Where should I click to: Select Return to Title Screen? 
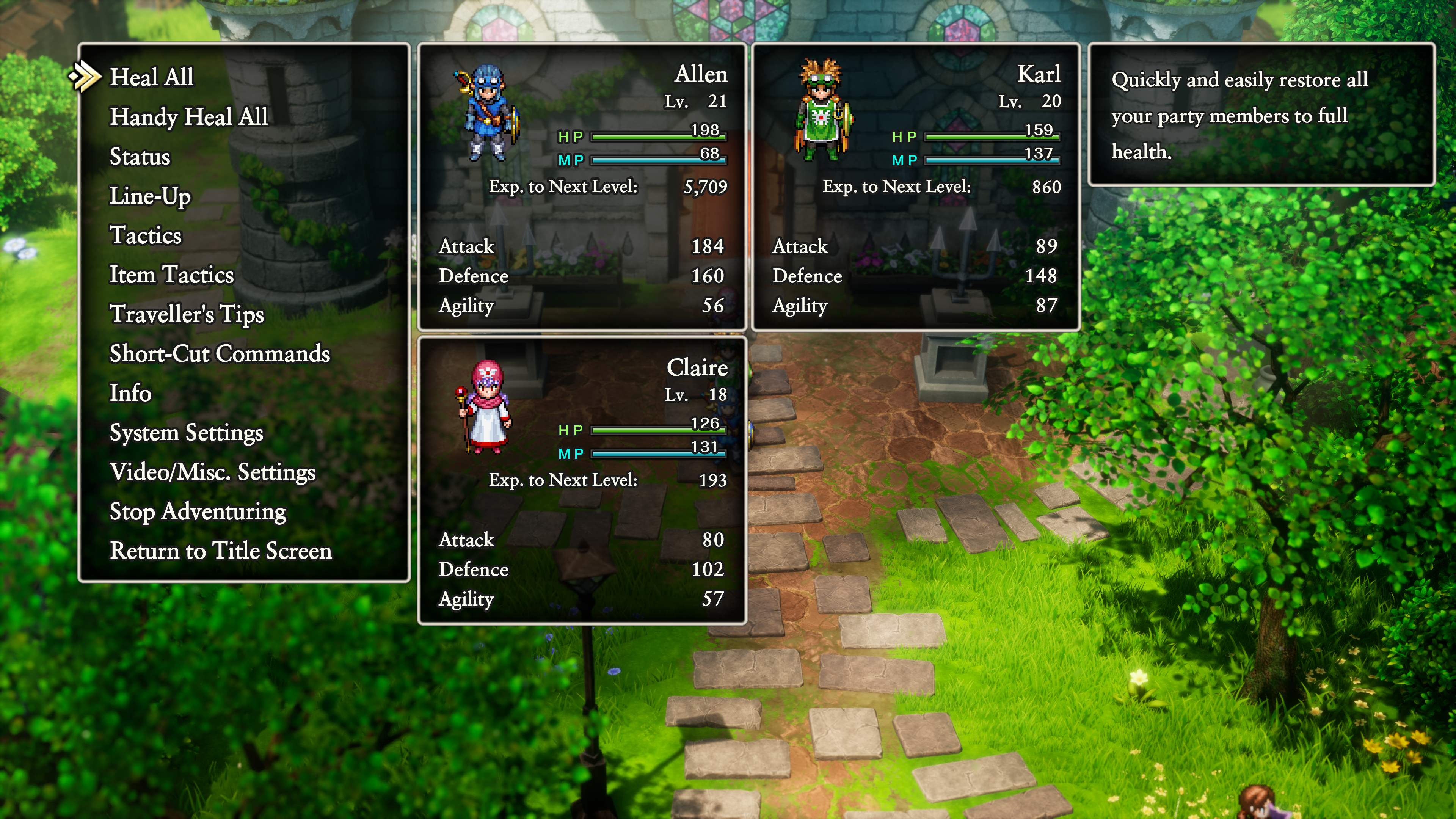point(220,551)
